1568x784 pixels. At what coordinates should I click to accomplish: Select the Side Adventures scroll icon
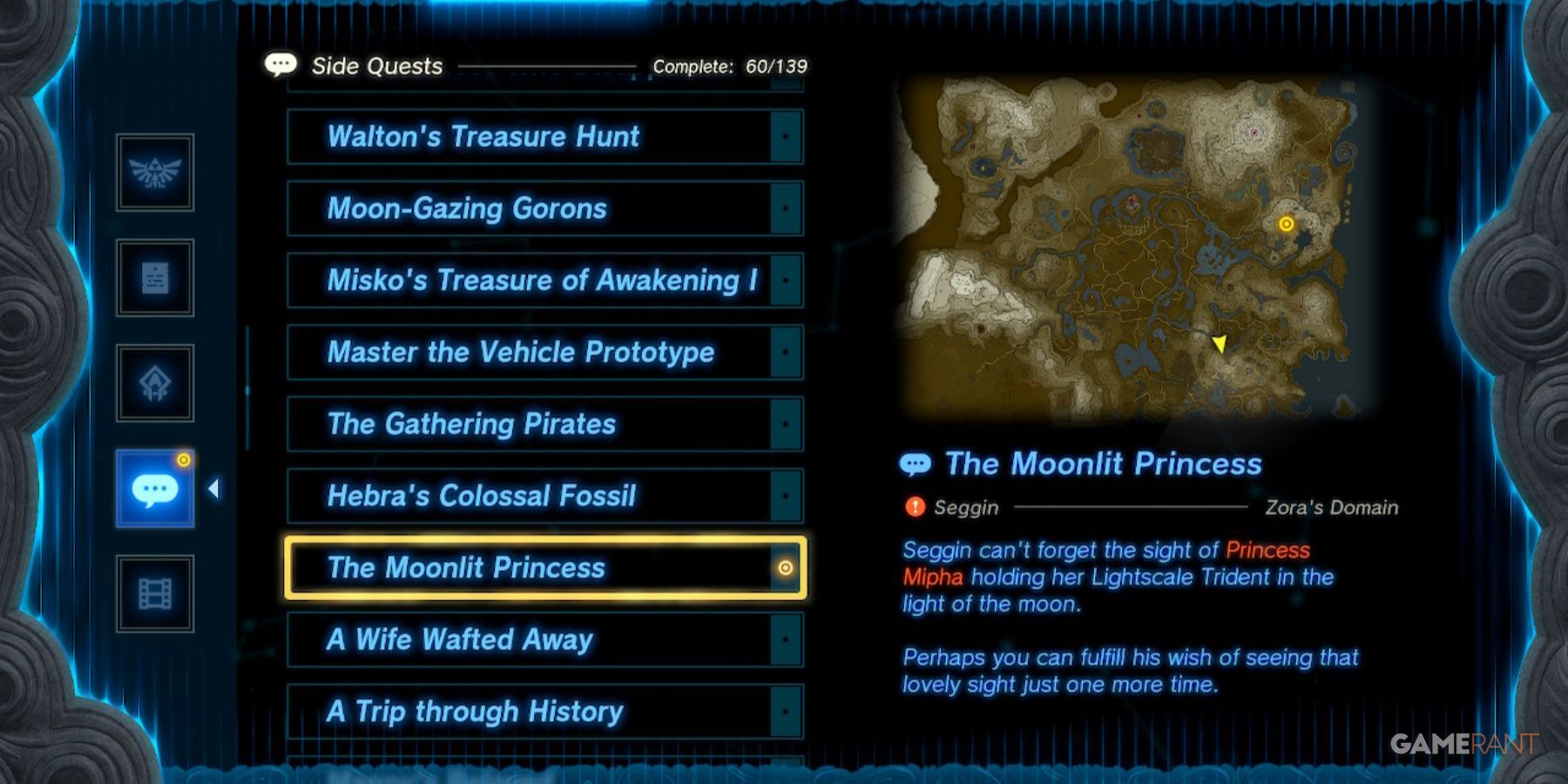click(155, 279)
